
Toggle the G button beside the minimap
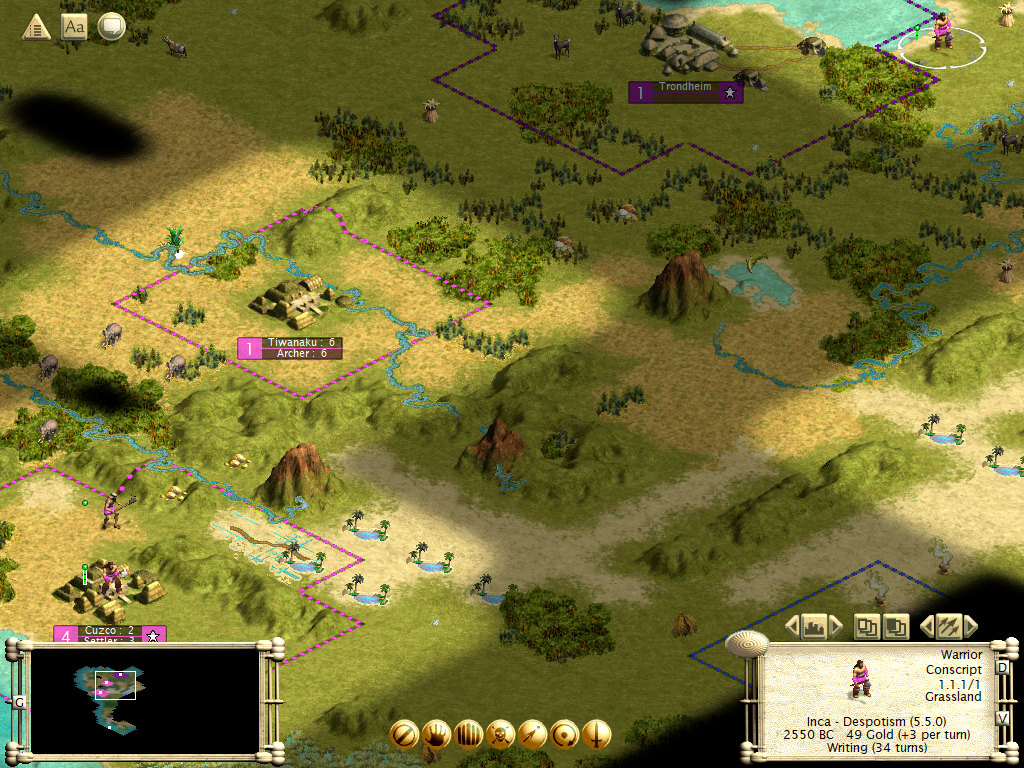click(19, 702)
